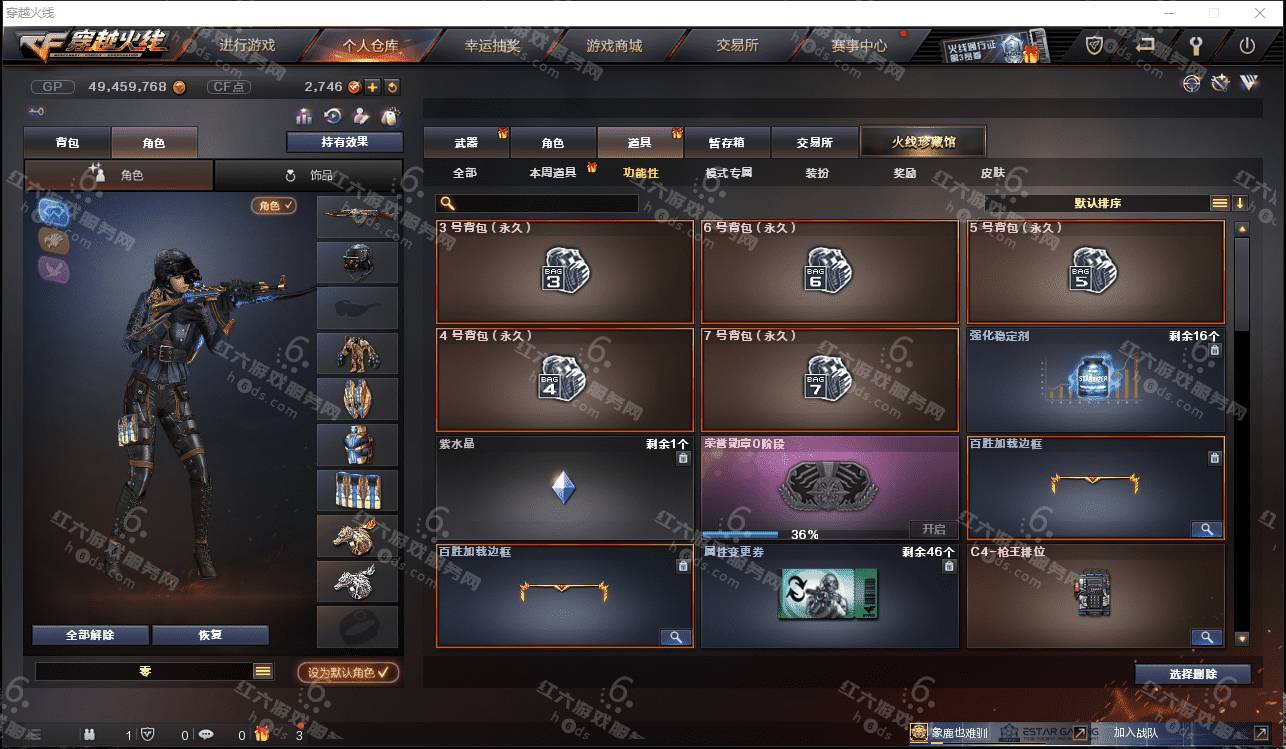The height and width of the screenshot is (749, 1286).
Task: Select the 紫水晶 purple crystal item
Action: (565, 488)
